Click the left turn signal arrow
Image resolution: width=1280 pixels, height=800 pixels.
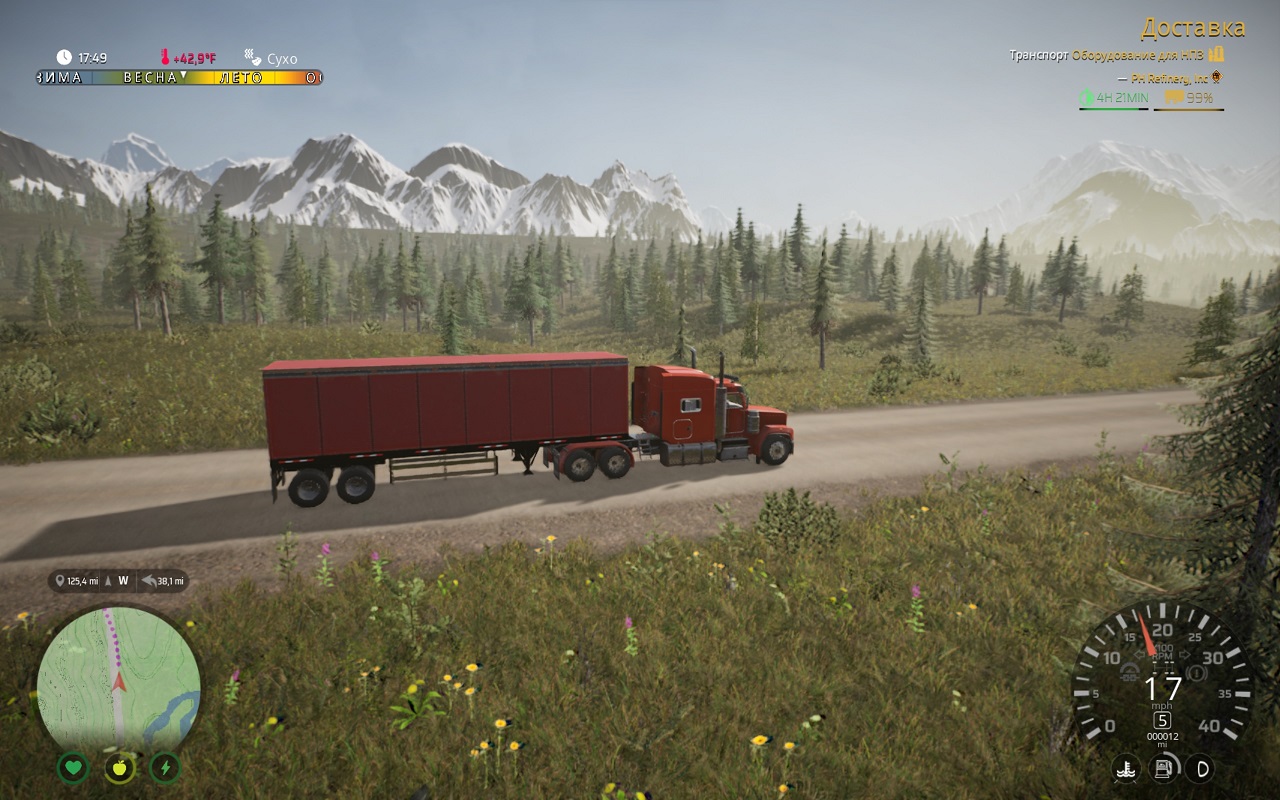coord(1139,654)
